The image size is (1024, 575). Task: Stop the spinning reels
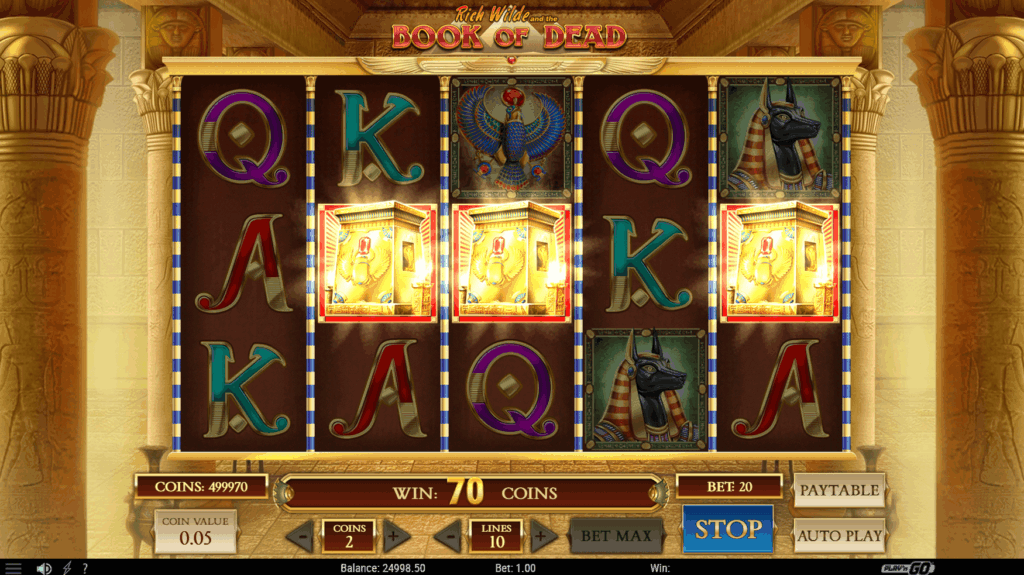click(x=728, y=529)
